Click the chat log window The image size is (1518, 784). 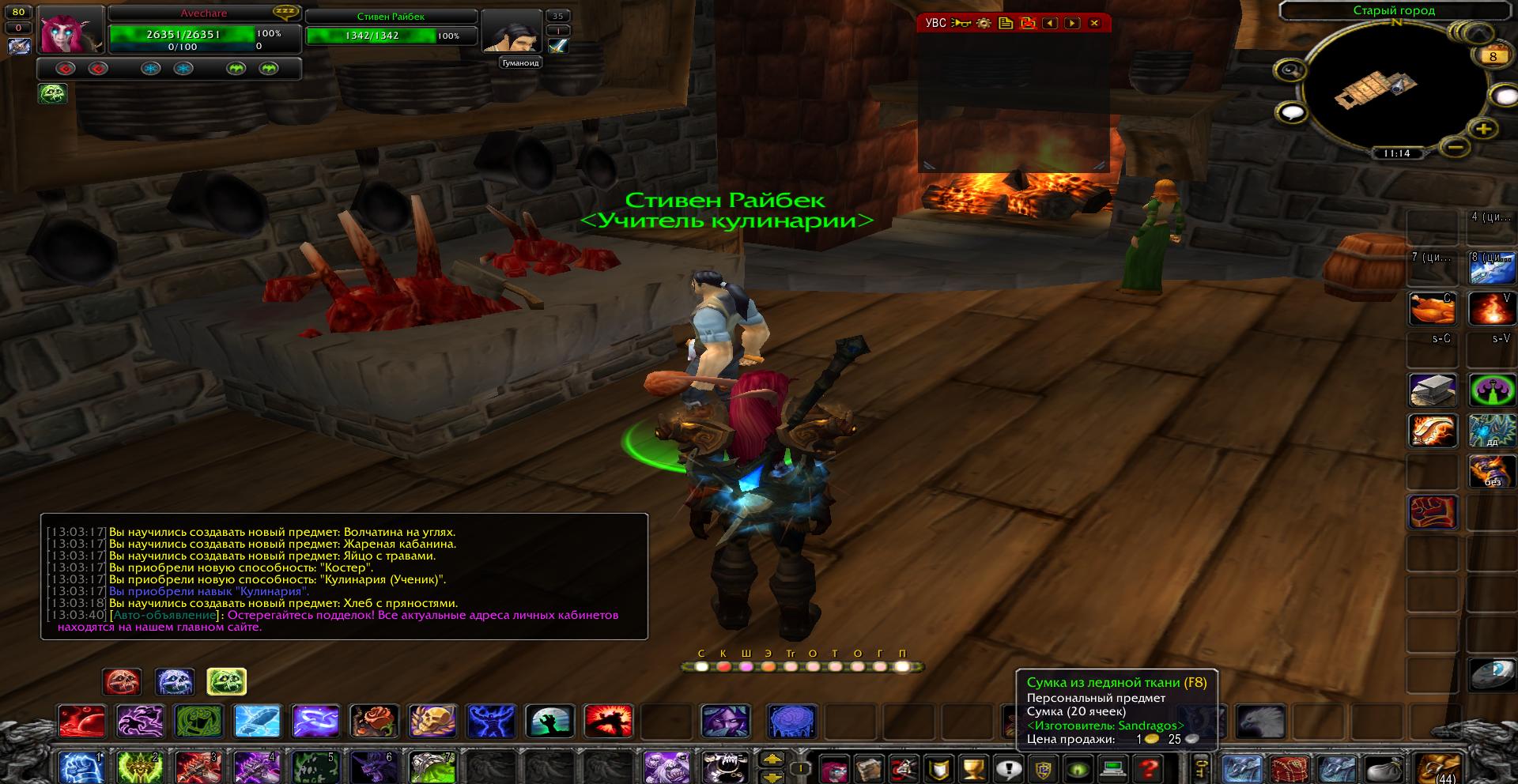click(x=344, y=576)
